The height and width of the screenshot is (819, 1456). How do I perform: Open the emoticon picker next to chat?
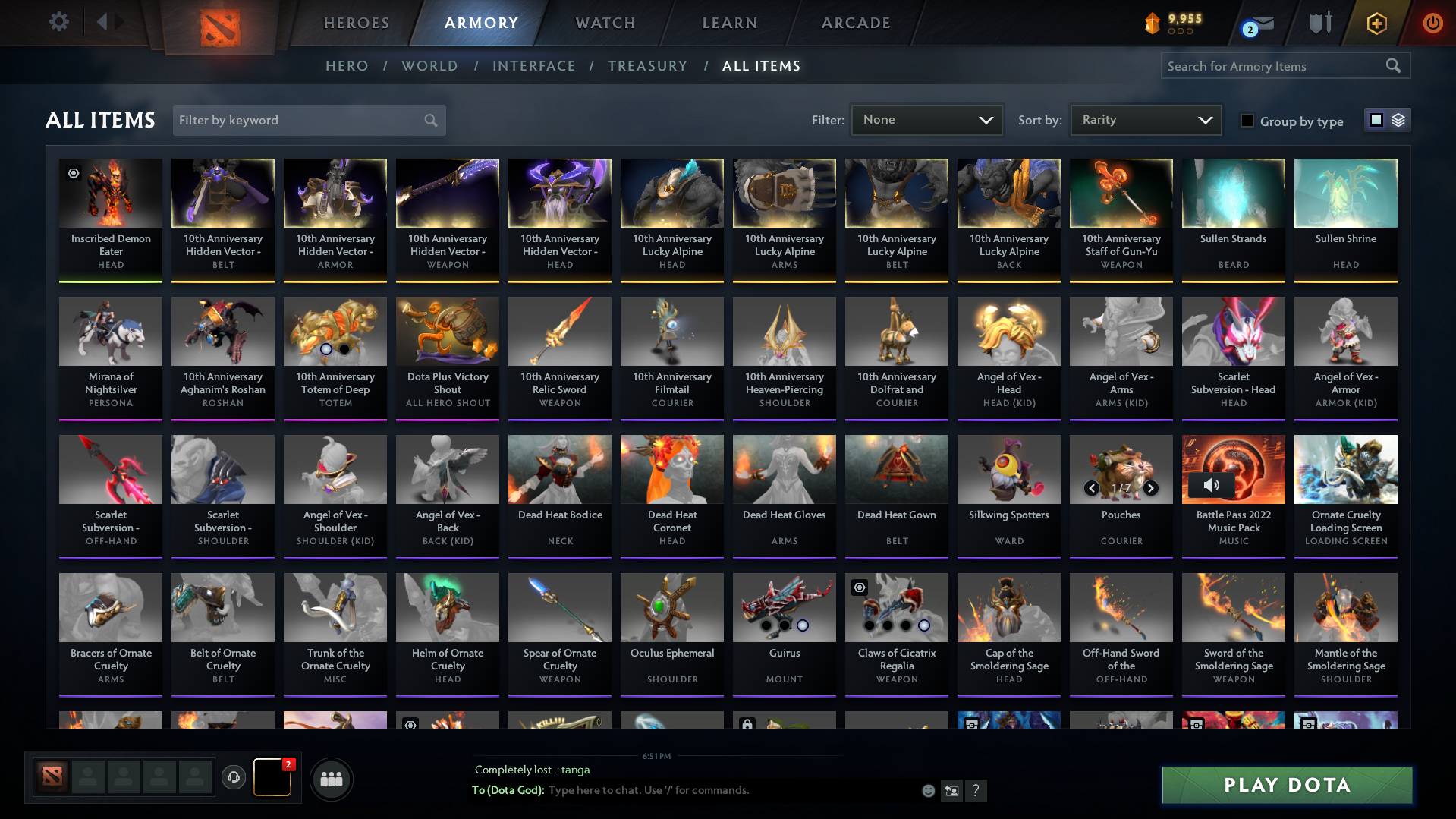tap(928, 790)
